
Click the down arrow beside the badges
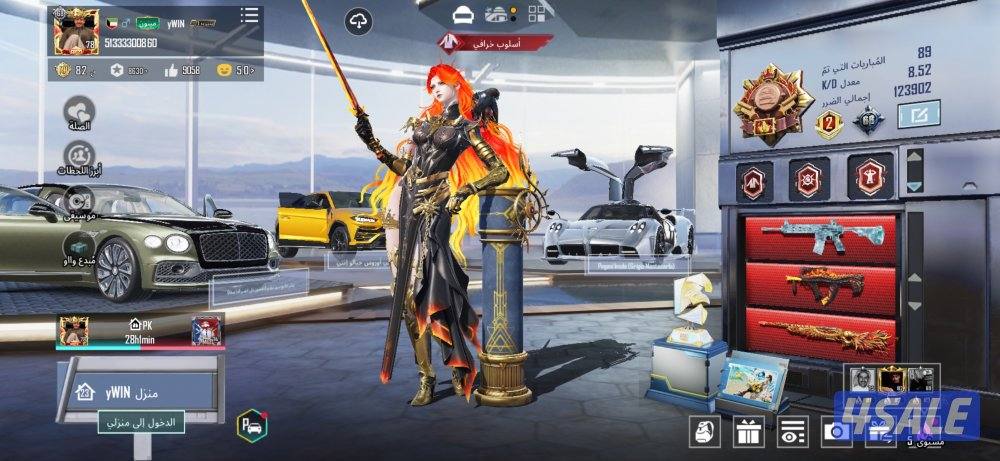coord(914,186)
